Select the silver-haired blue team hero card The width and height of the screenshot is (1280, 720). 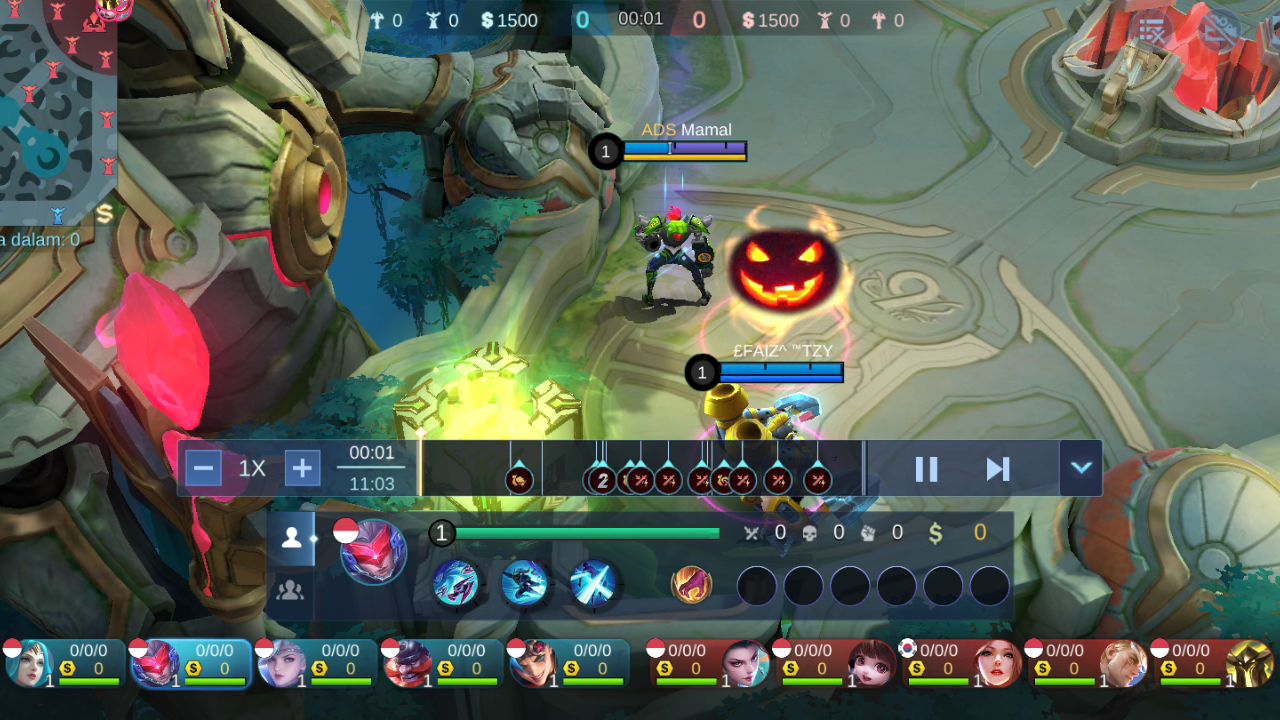tap(316, 663)
